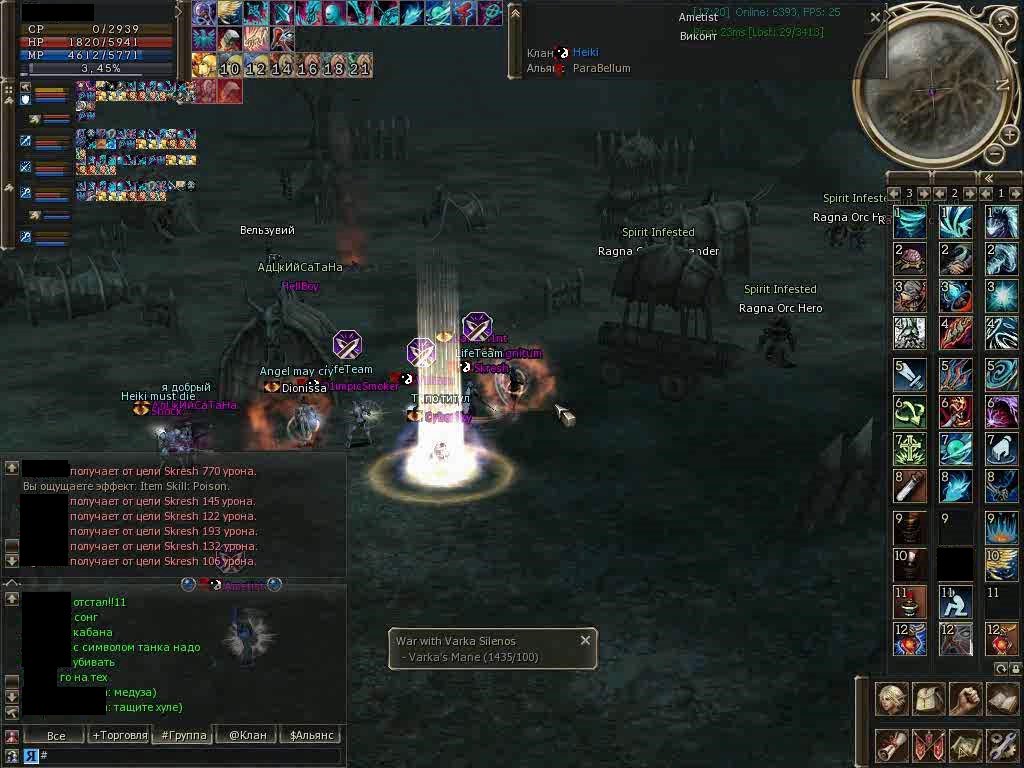Viewport: 1024px width, 768px height.
Task: Open the world map icon
Action: pyautogui.click(x=965, y=745)
